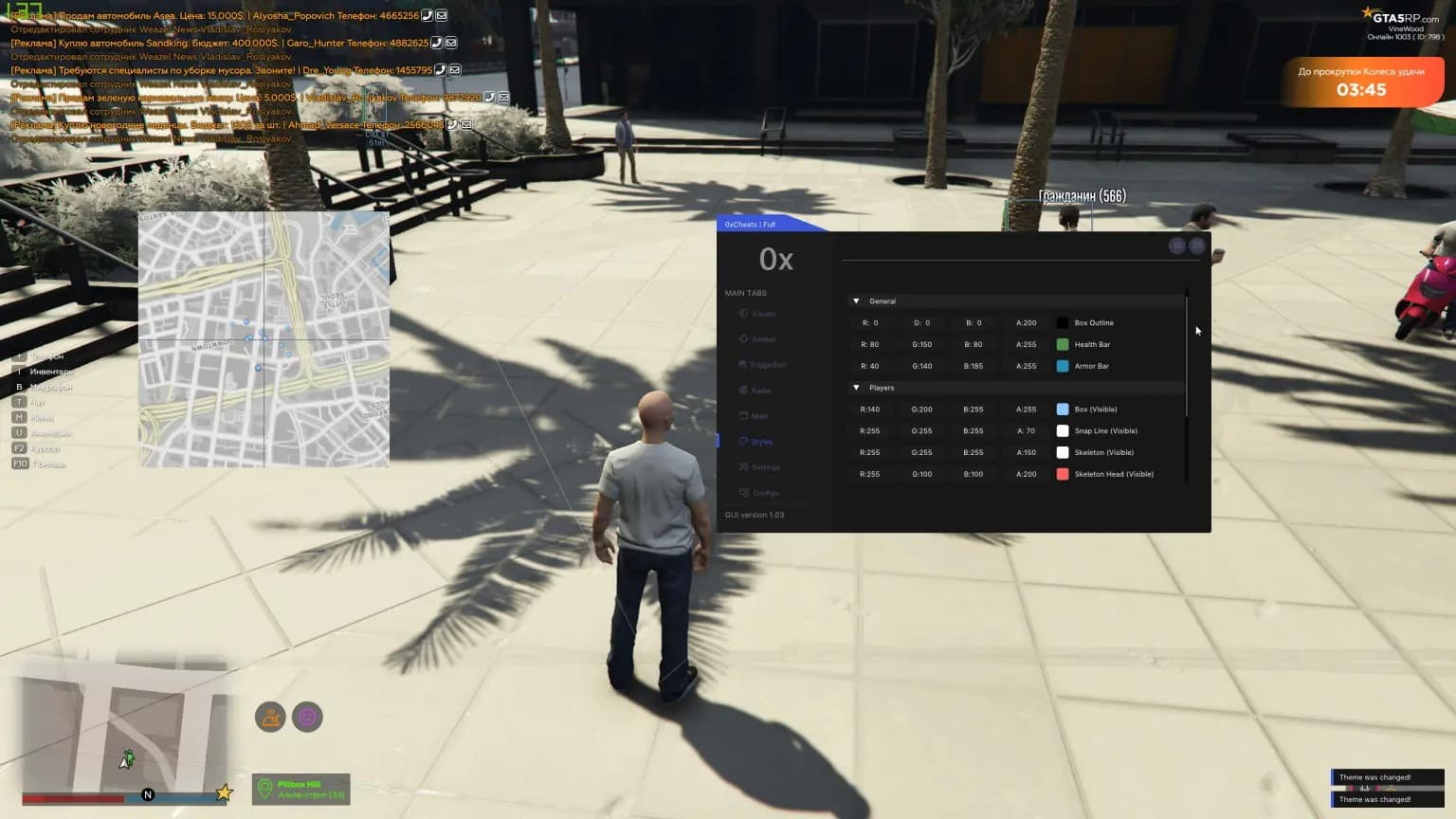Send a message to the trash-cleanup advertiser
This screenshot has height=819, width=1456.
point(455,70)
